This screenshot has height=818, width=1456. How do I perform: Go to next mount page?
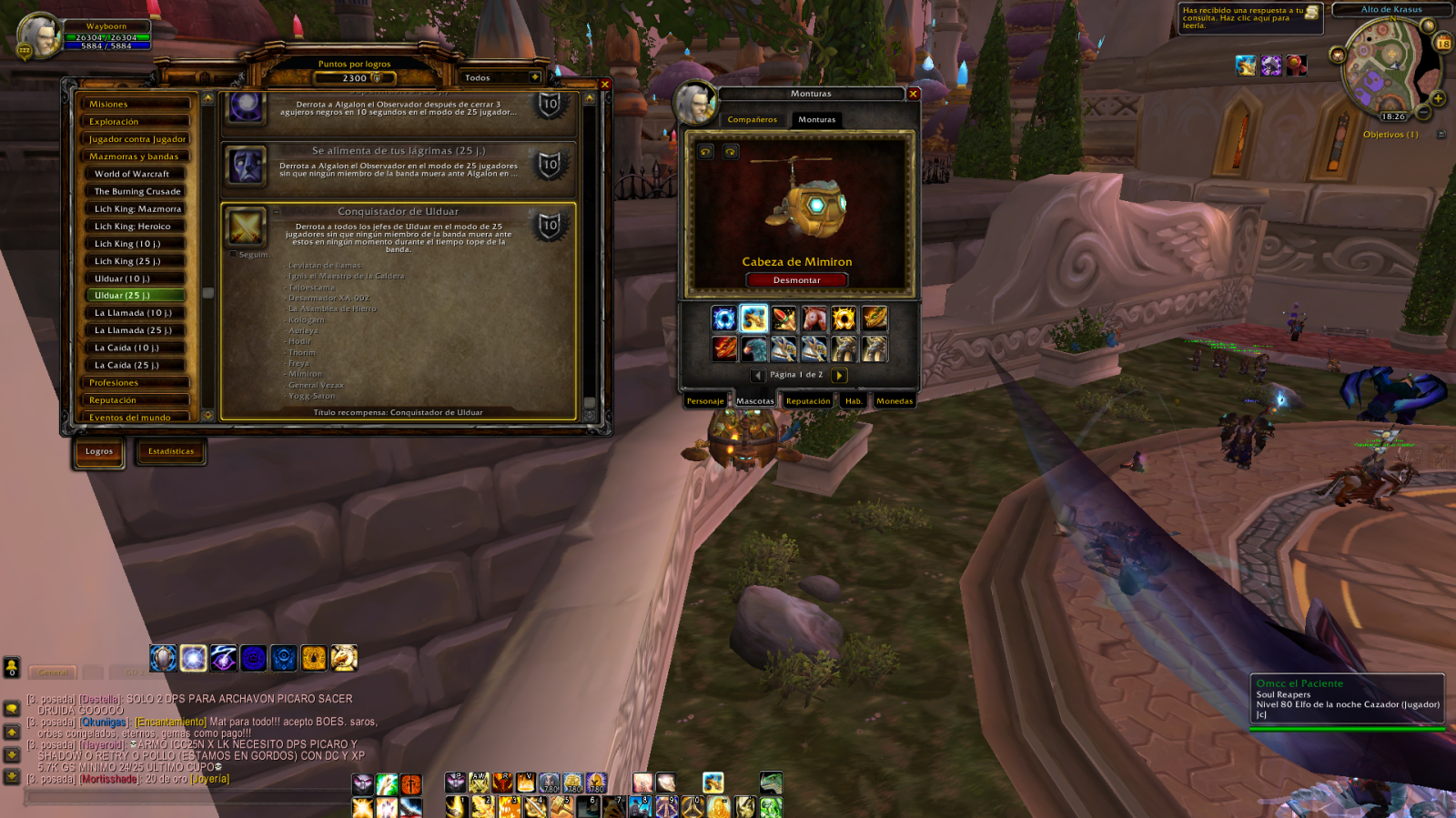click(839, 375)
